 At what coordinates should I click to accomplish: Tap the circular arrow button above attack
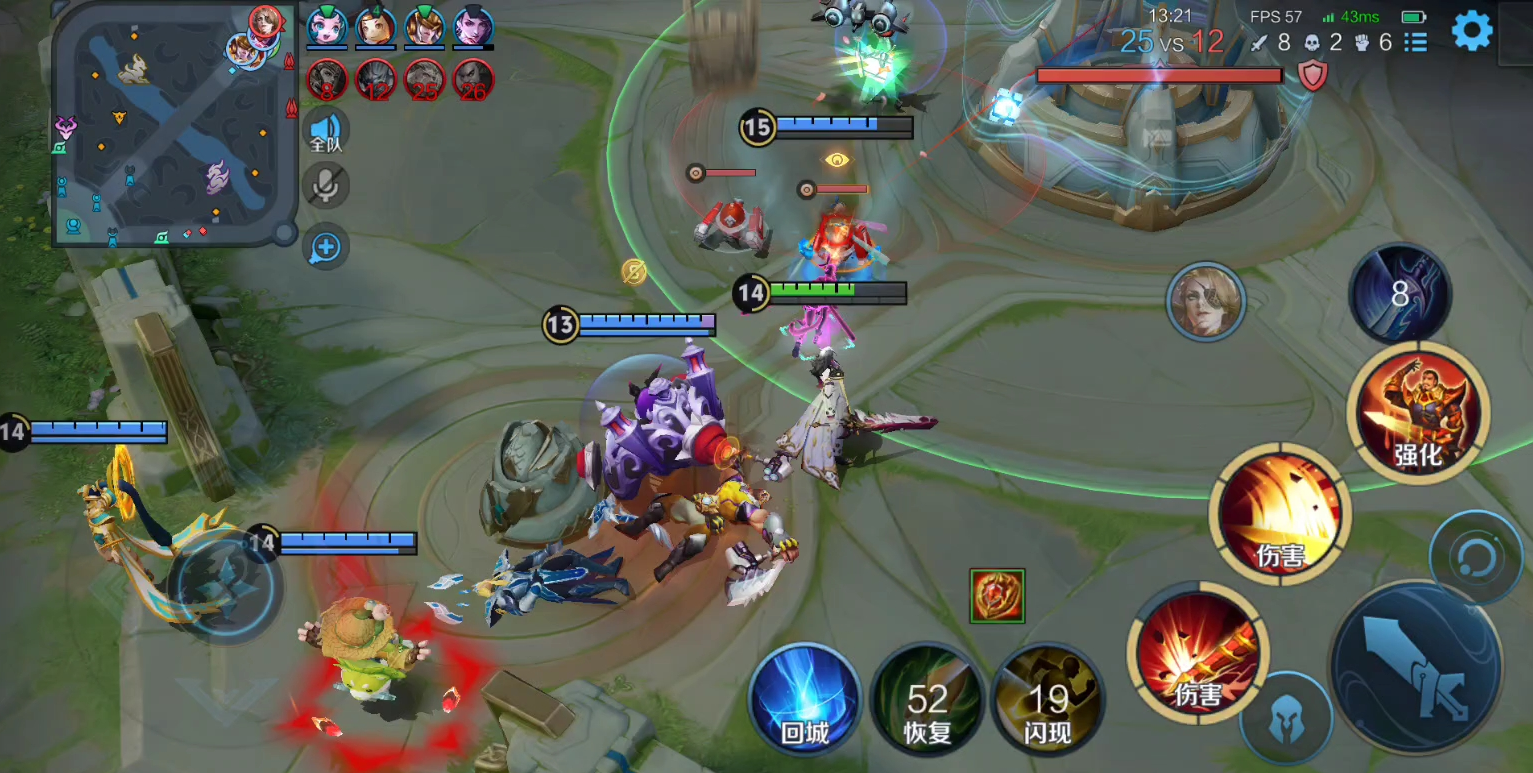coord(1476,558)
